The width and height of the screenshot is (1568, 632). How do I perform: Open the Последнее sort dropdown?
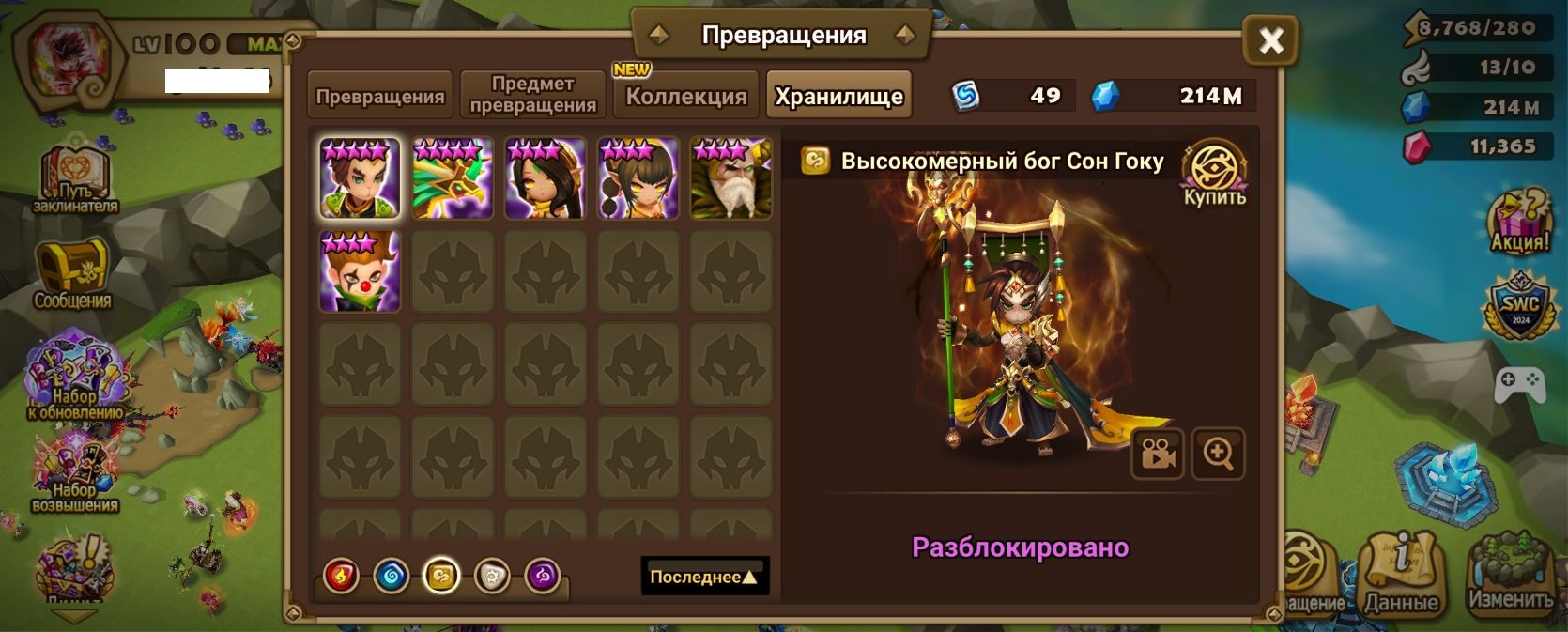704,577
